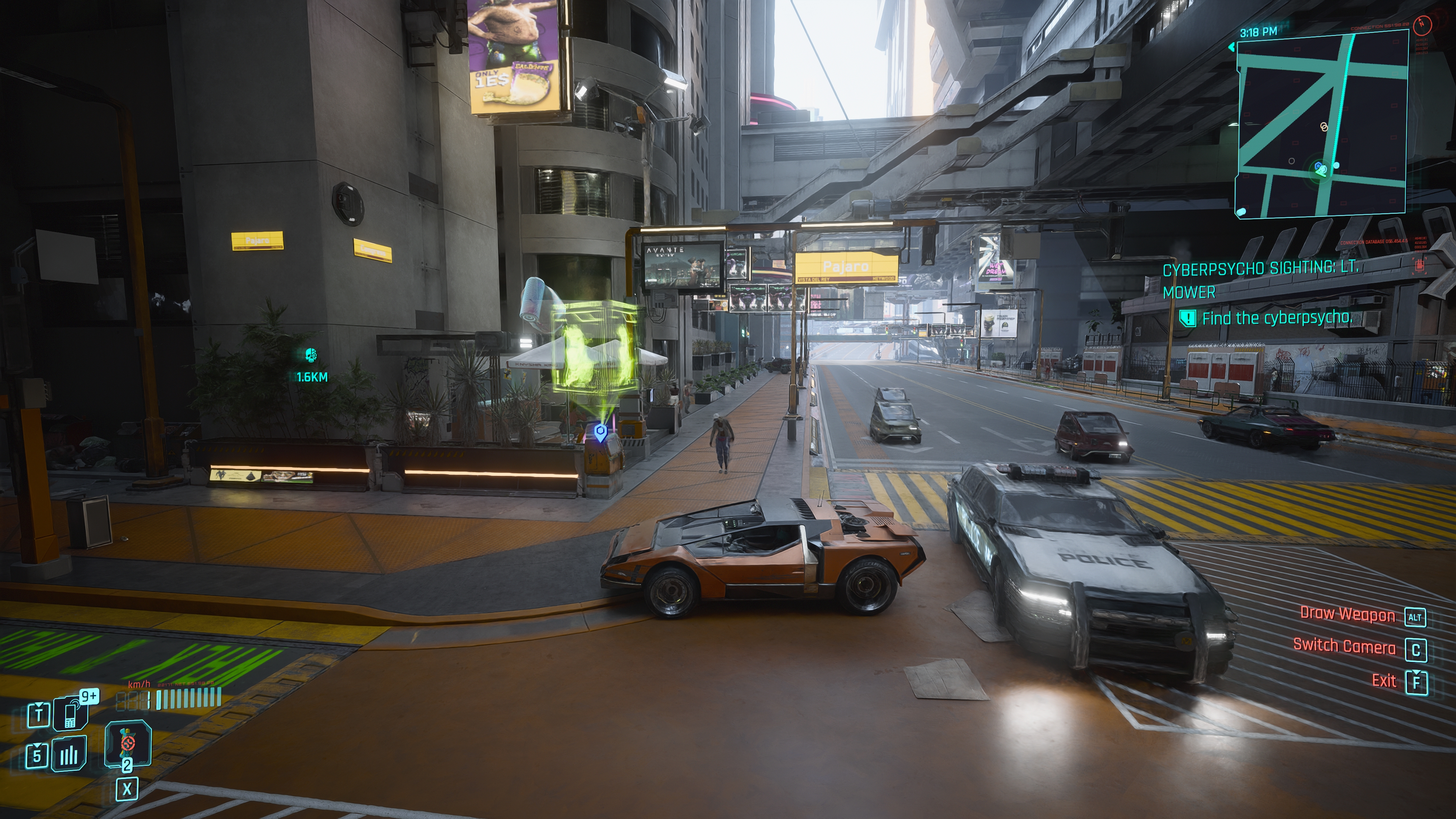Image resolution: width=1456 pixels, height=819 pixels.
Task: Select the 'Find the cyberpsycho' objective
Action: (1276, 318)
